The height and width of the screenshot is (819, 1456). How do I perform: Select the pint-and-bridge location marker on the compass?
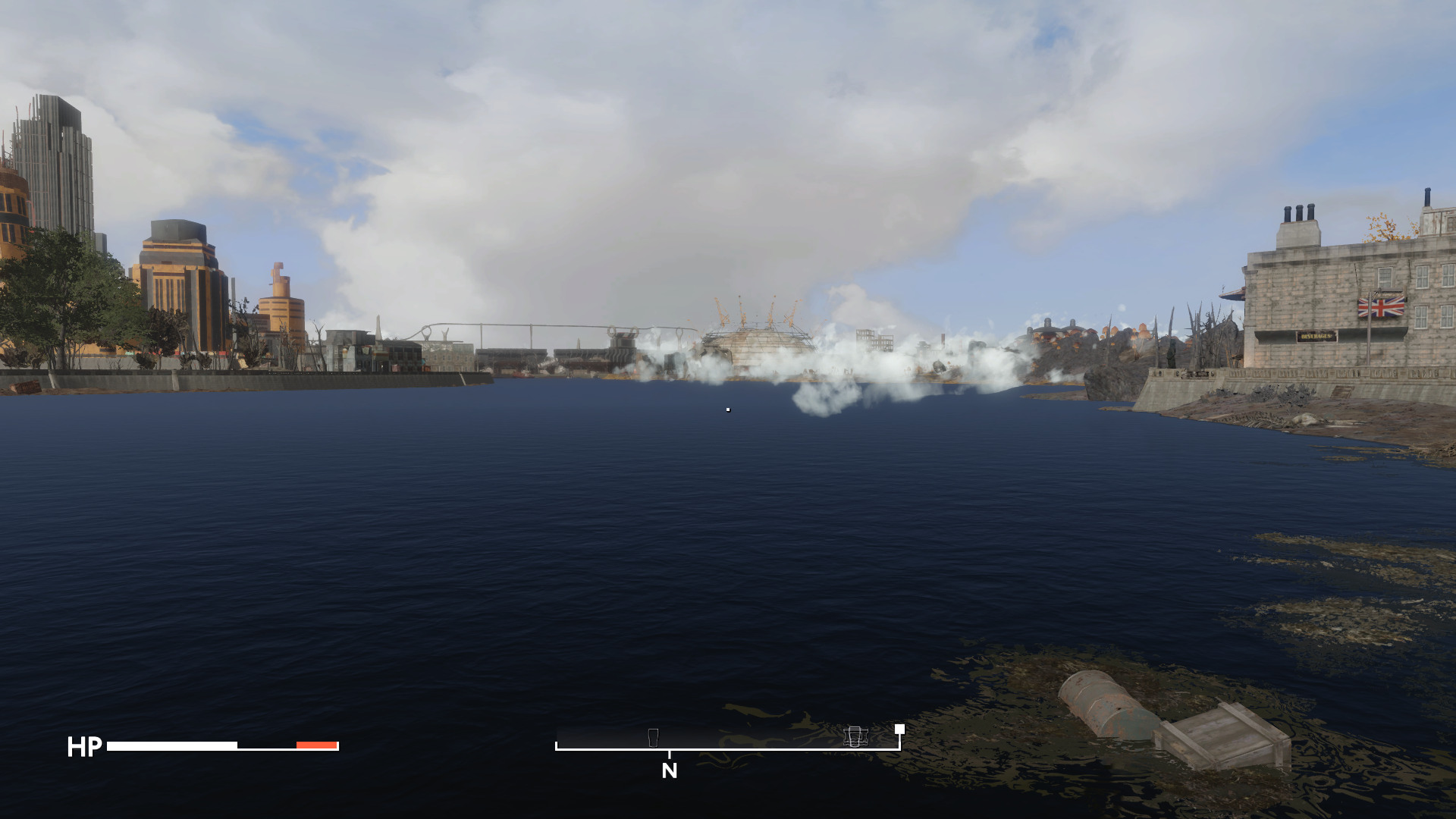click(x=855, y=736)
